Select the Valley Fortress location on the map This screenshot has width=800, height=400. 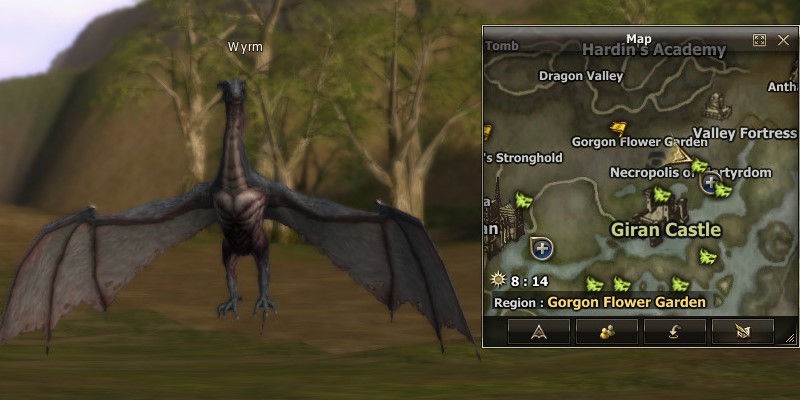coord(745,133)
